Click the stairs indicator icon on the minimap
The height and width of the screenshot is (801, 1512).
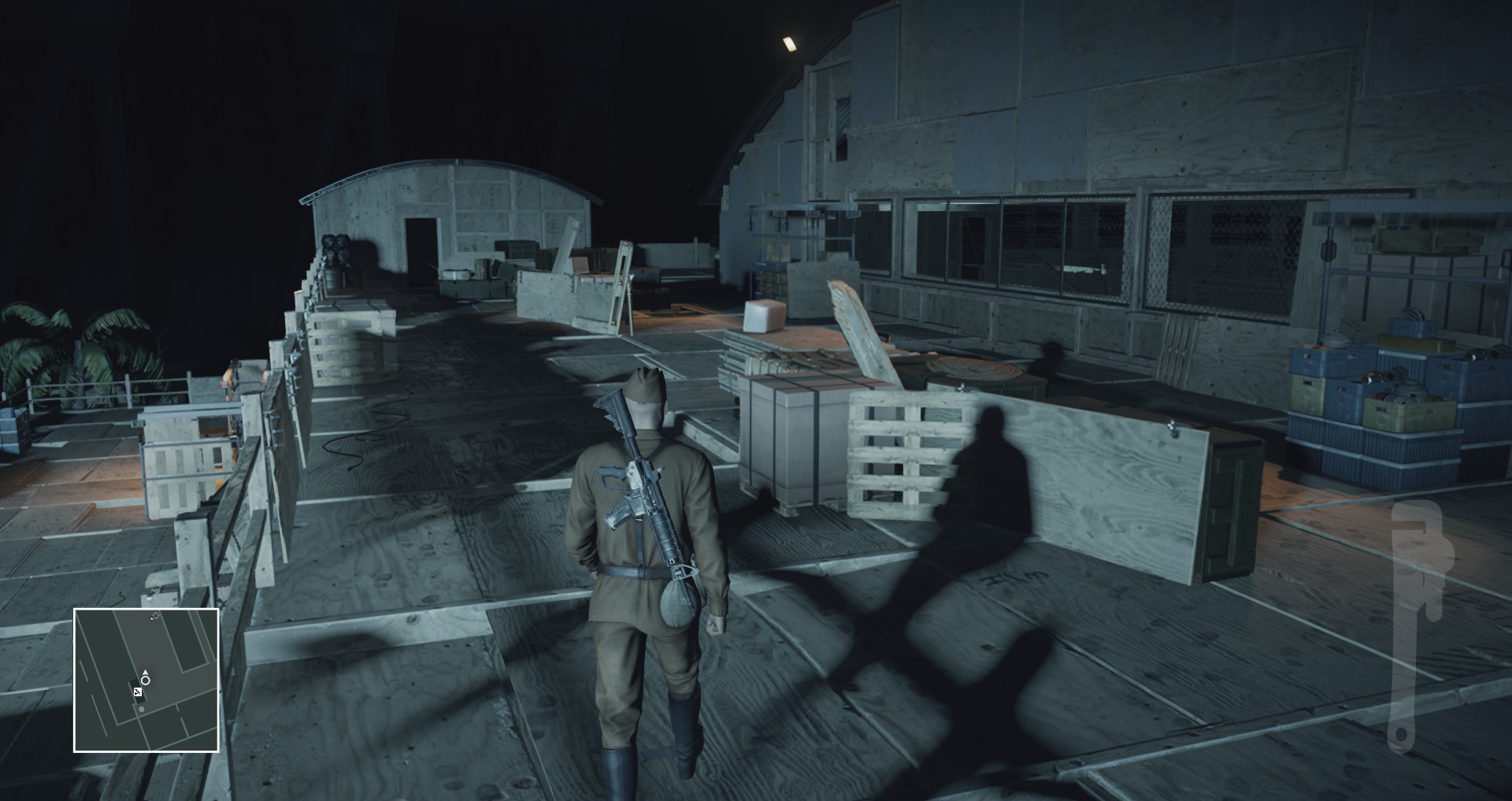[138, 692]
